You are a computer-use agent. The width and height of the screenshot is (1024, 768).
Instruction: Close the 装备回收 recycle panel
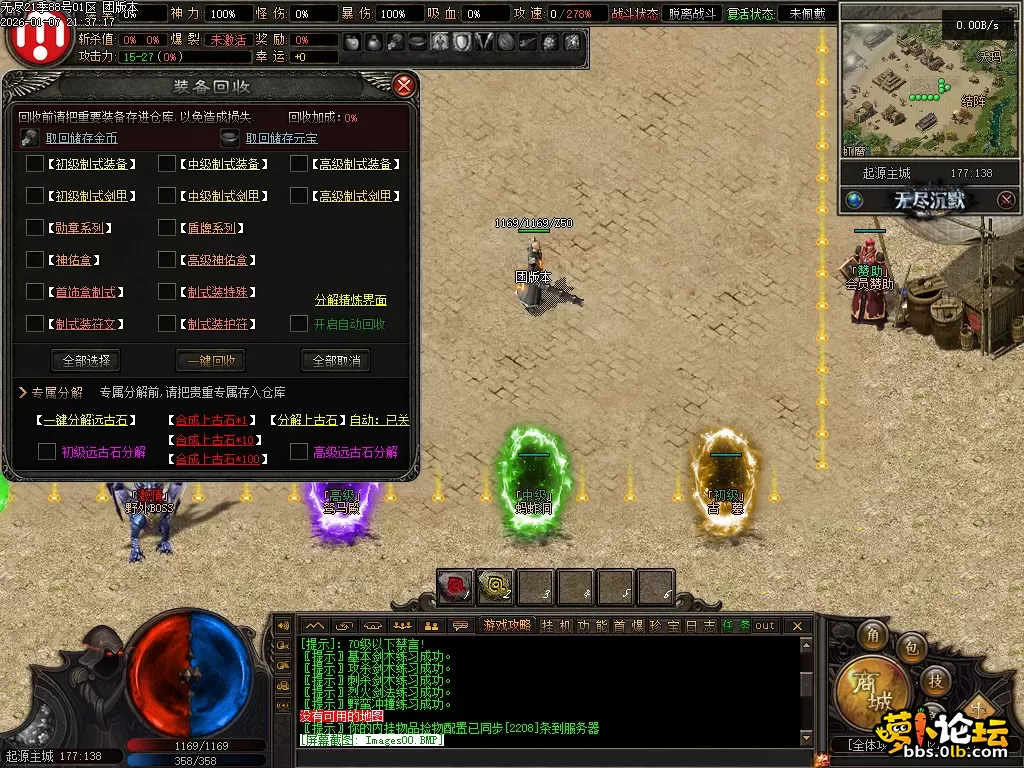(404, 85)
